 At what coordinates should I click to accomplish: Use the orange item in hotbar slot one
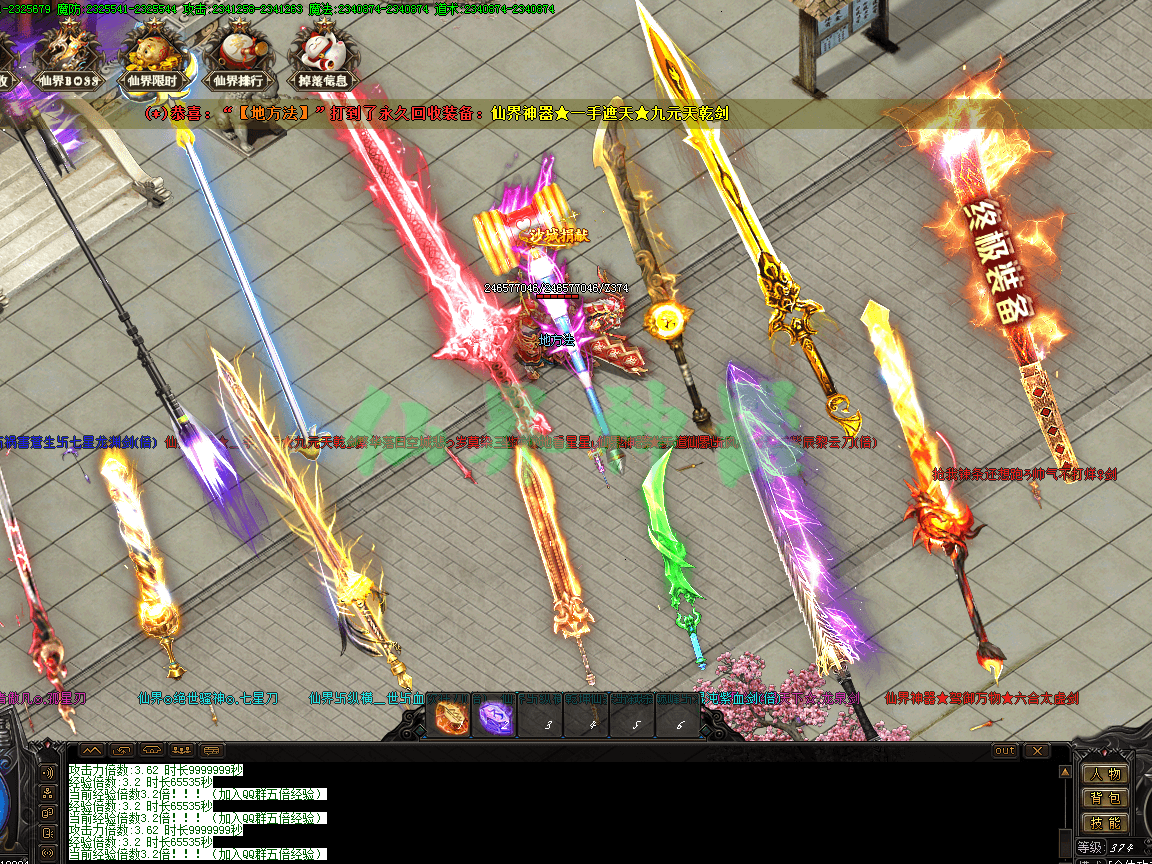click(x=449, y=718)
